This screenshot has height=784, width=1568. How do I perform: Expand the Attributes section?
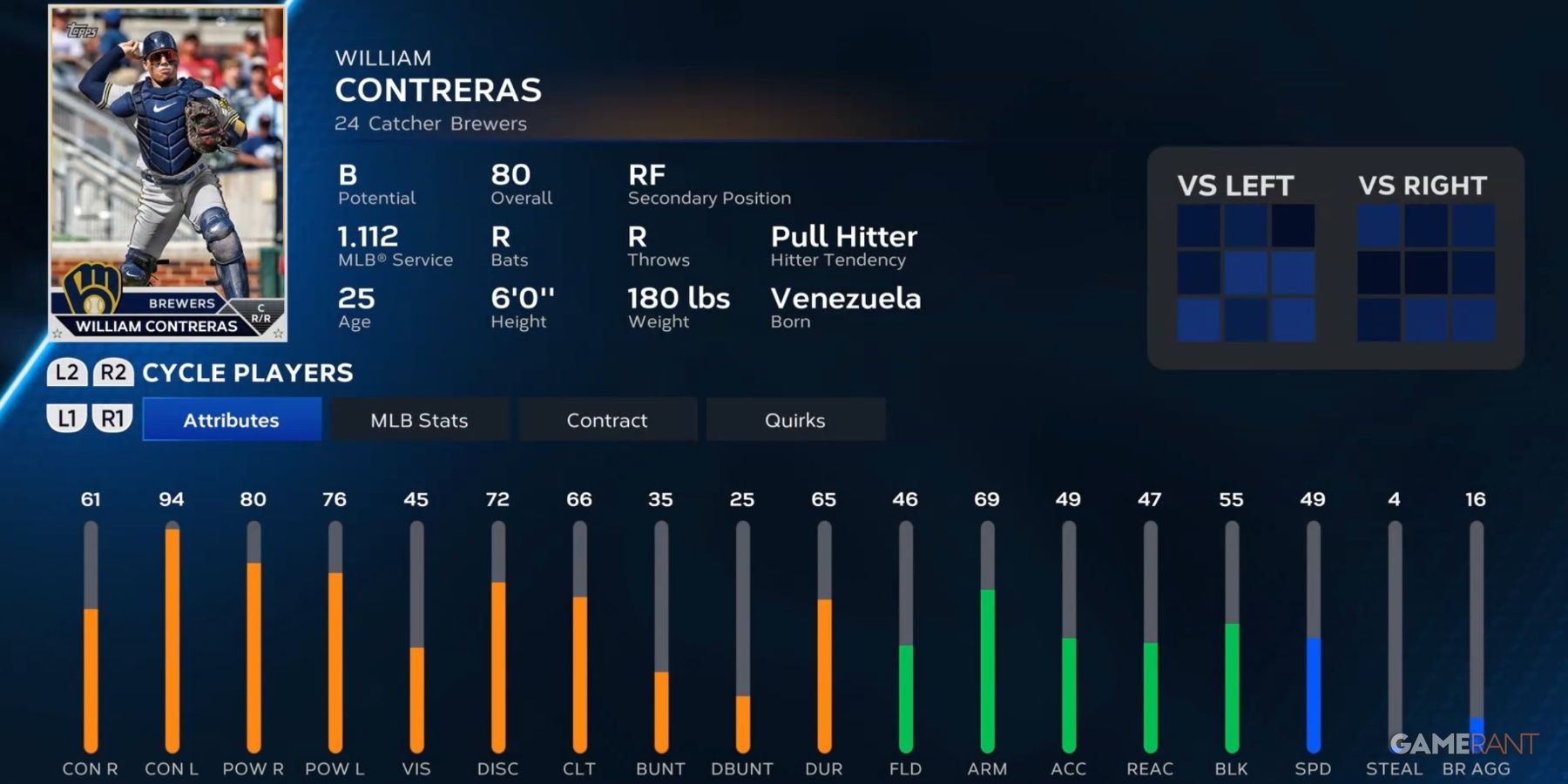click(232, 419)
